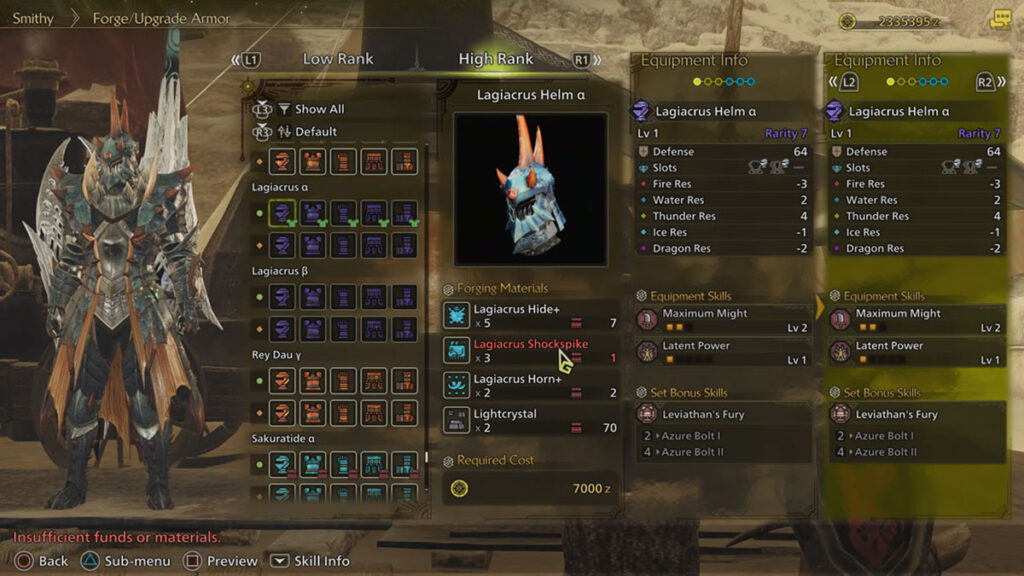This screenshot has width=1024, height=576.
Task: Select the Lightcrystal material row
Action: [530, 420]
